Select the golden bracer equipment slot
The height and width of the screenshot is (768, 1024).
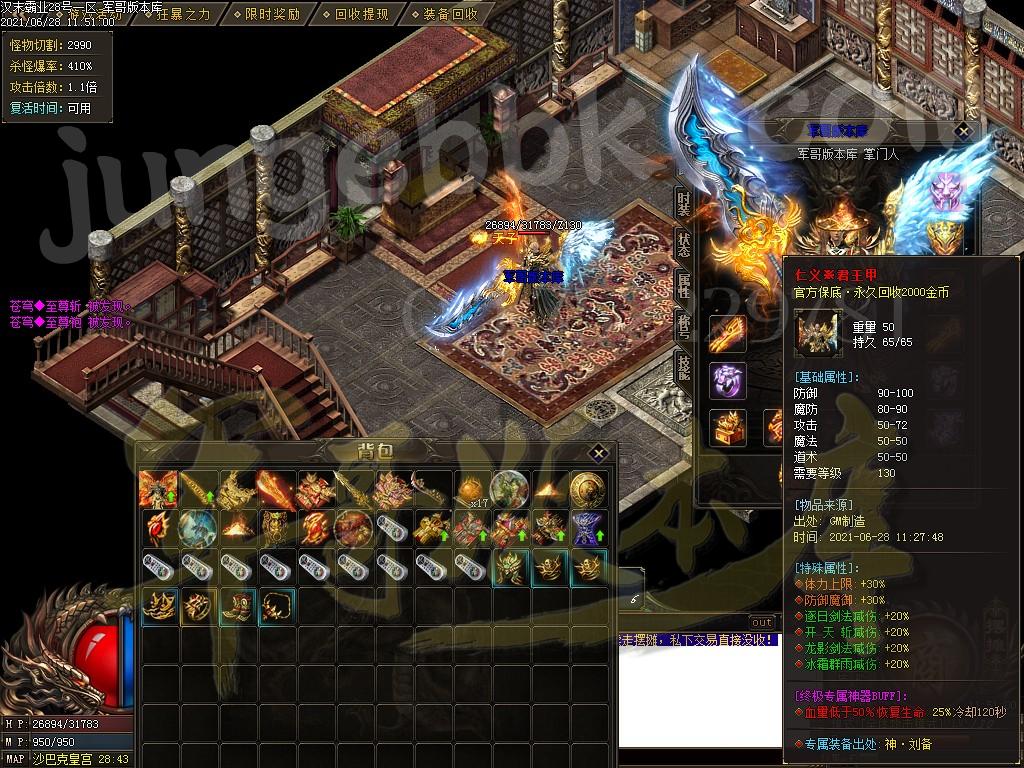727,334
